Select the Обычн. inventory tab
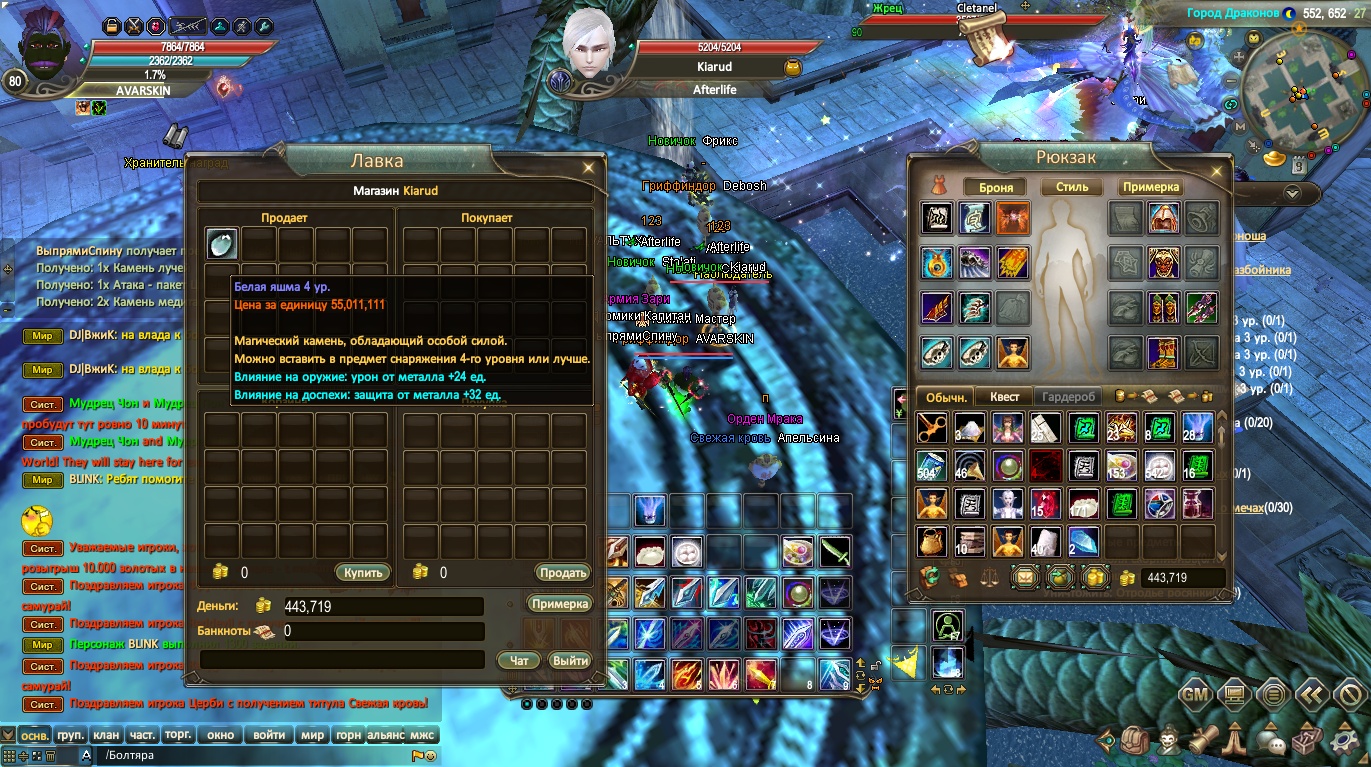 (x=946, y=397)
